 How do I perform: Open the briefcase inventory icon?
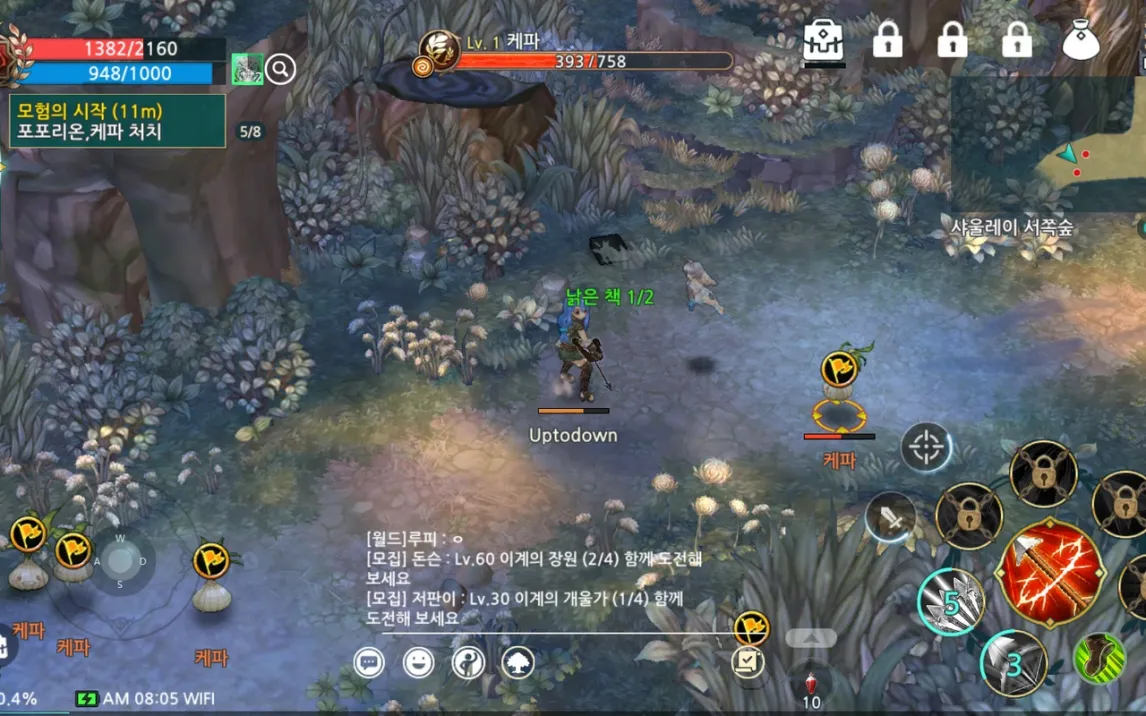point(824,40)
